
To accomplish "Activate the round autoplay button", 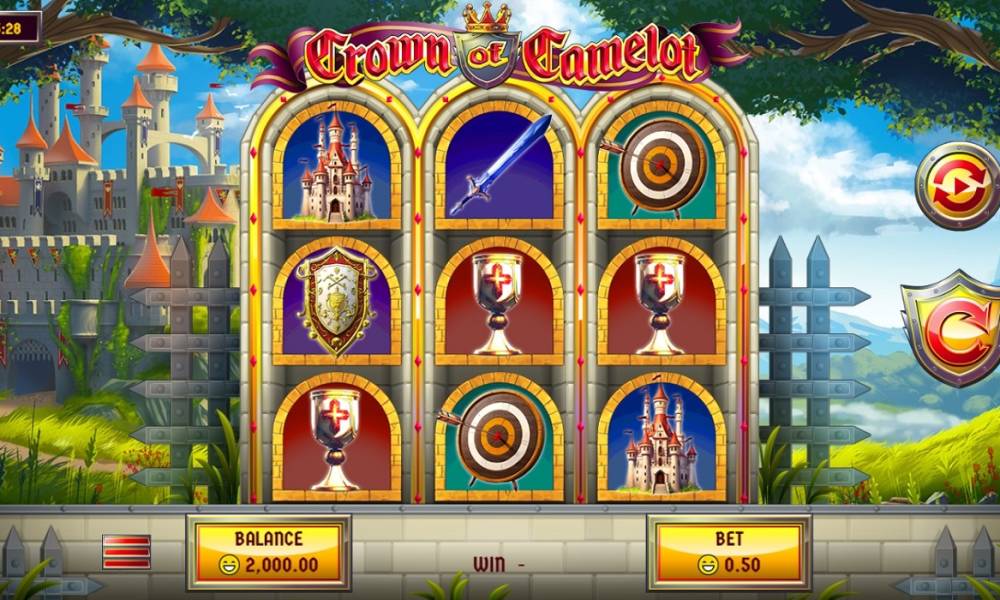I will 956,185.
